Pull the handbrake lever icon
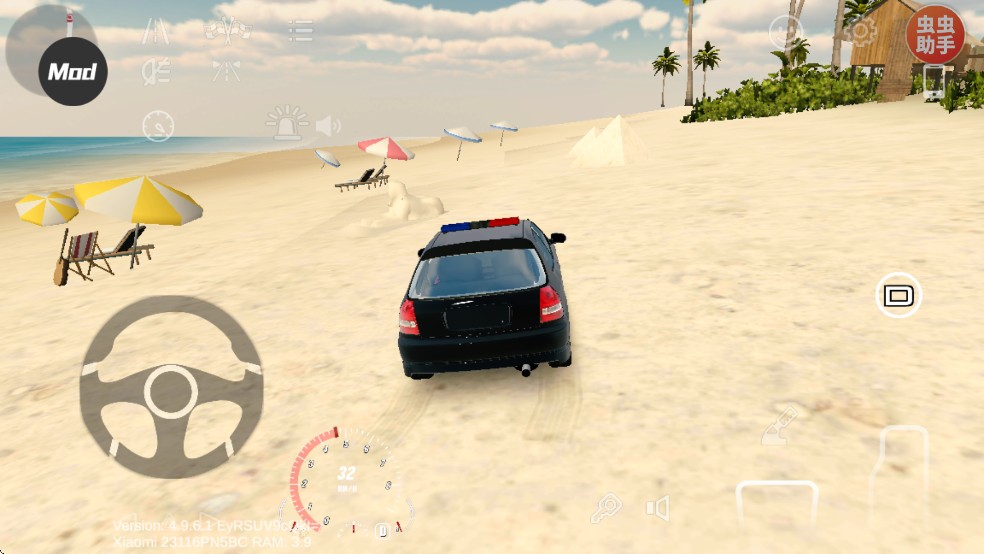Screen dimensions: 984x554 781,426
